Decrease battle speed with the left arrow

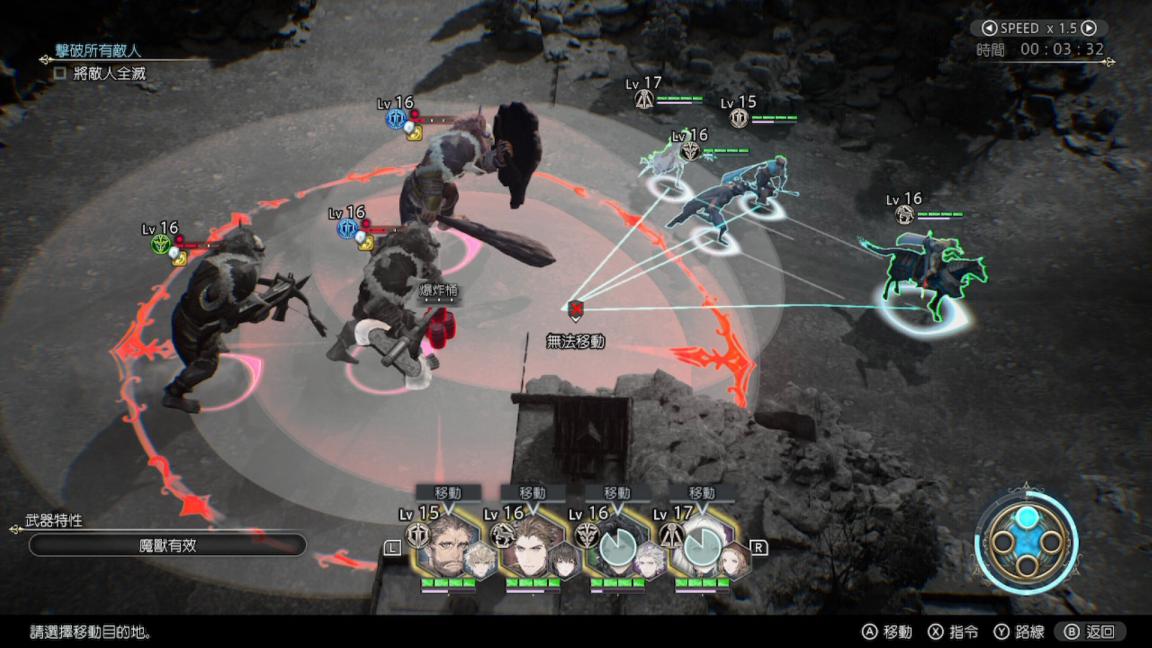click(x=988, y=29)
